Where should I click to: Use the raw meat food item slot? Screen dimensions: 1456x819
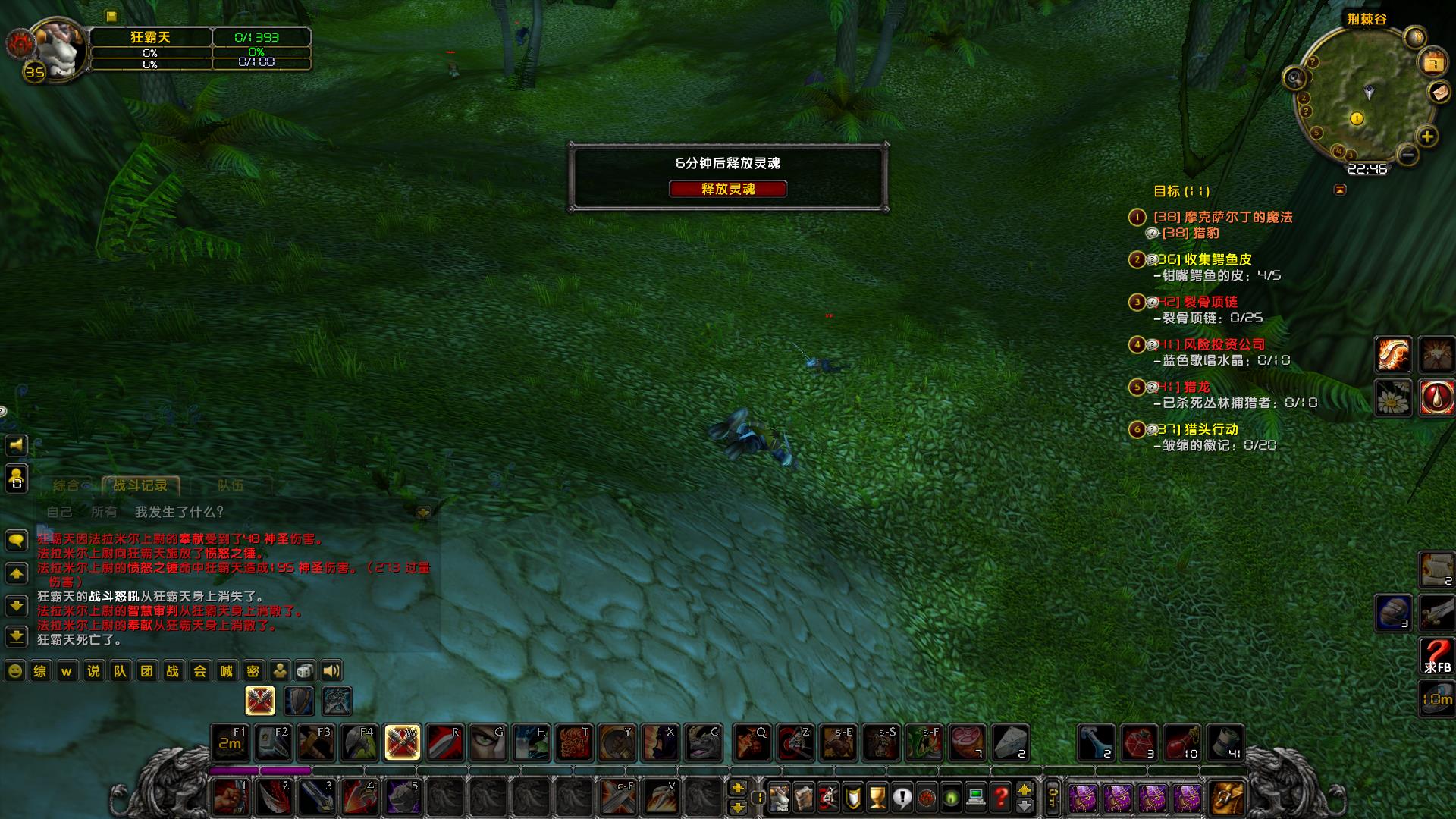pyautogui.click(x=967, y=742)
